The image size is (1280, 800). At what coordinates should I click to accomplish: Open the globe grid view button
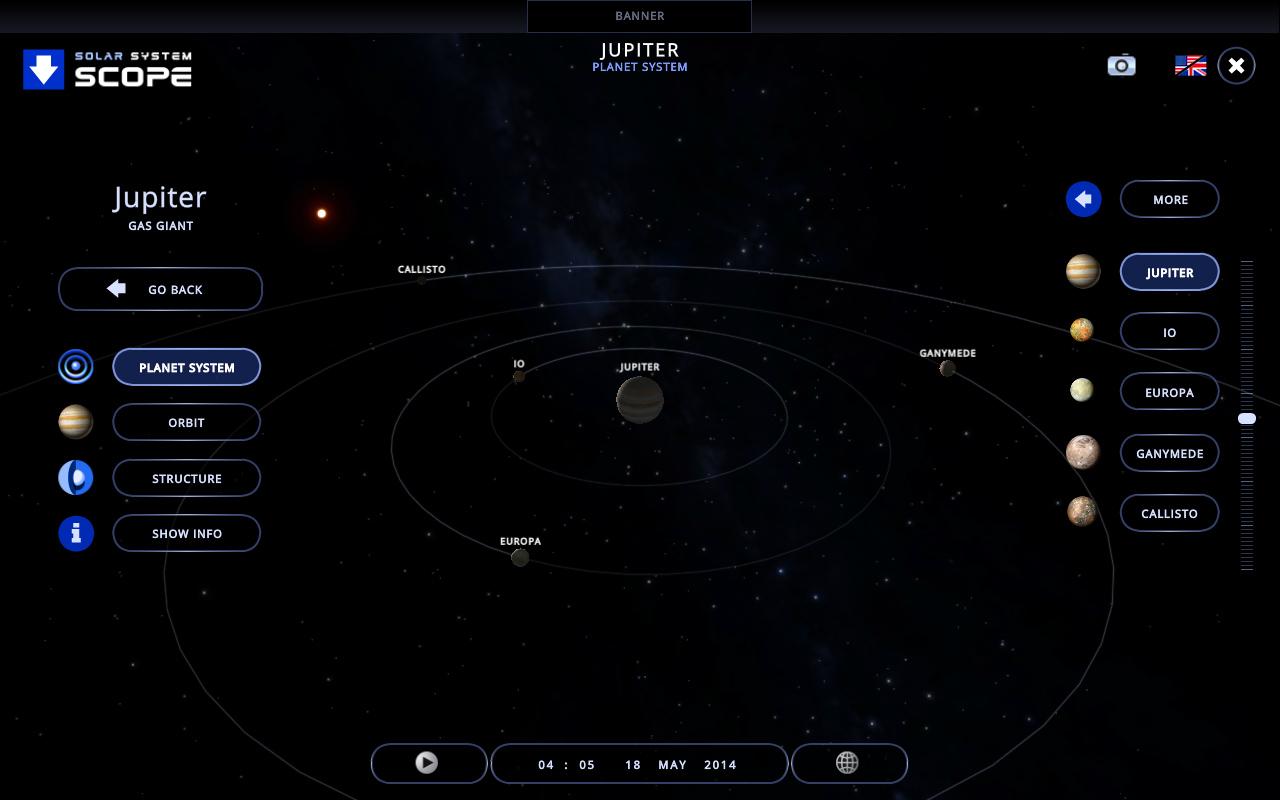(x=848, y=763)
